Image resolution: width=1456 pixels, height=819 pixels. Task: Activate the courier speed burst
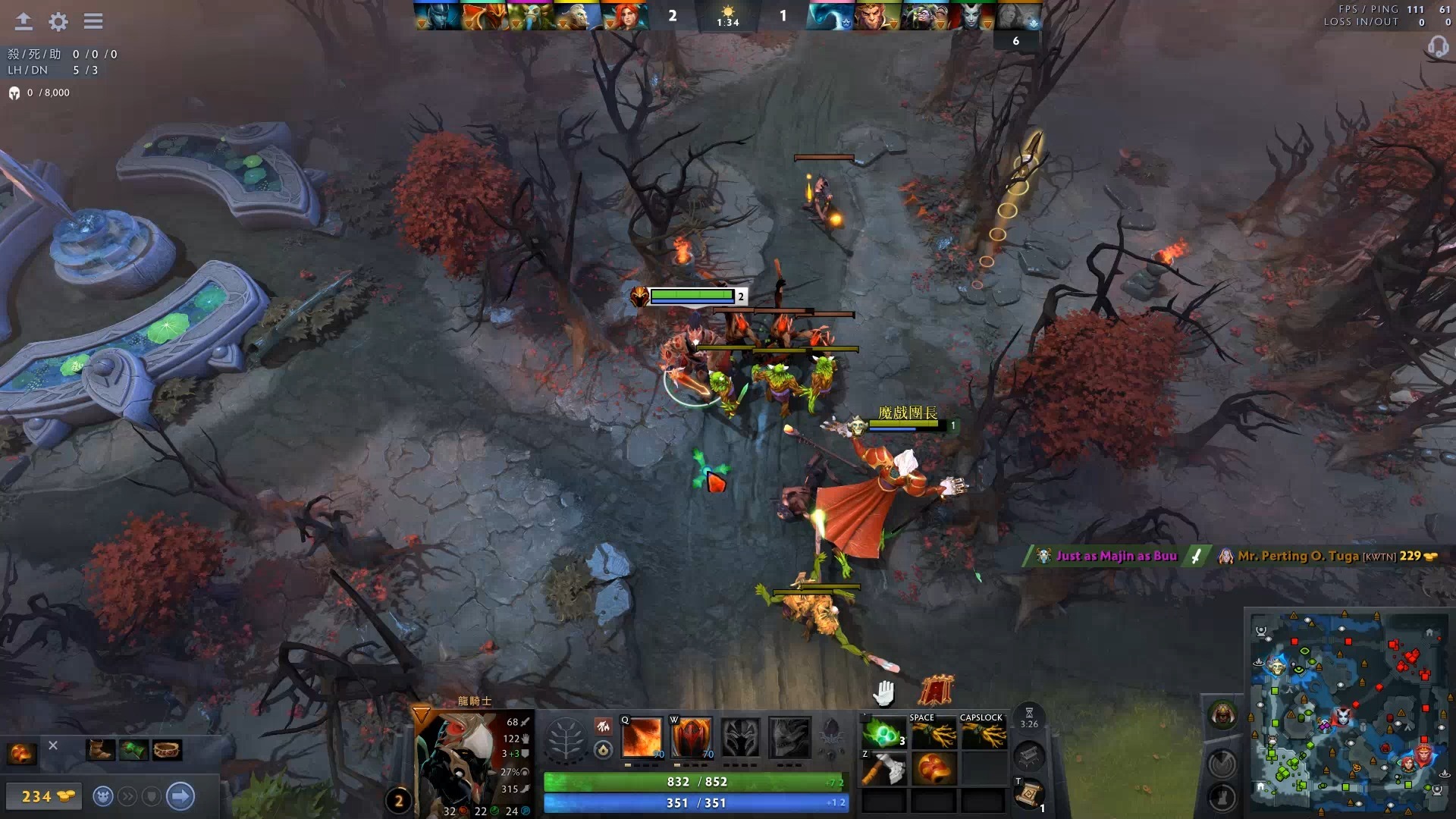point(128,797)
